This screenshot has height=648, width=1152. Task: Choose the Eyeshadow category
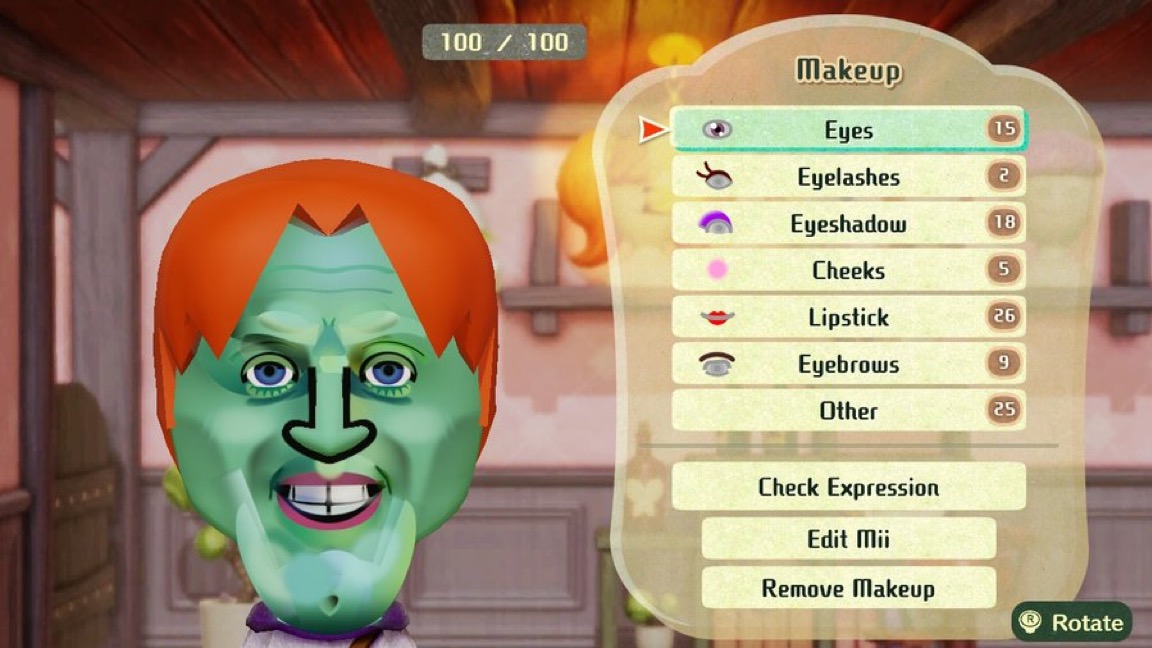click(848, 224)
